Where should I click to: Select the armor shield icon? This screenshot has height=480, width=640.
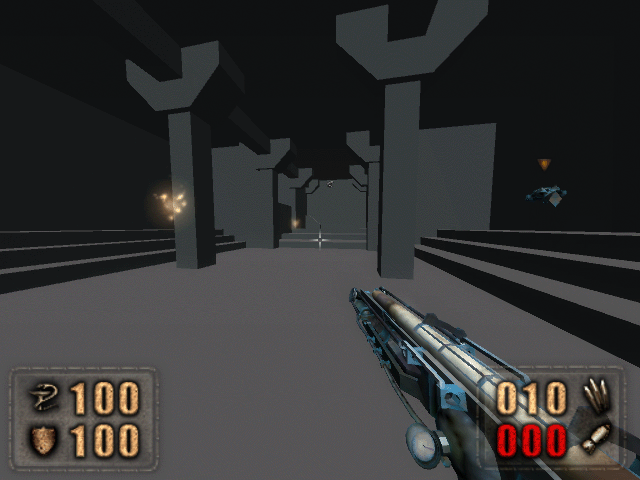point(42,440)
